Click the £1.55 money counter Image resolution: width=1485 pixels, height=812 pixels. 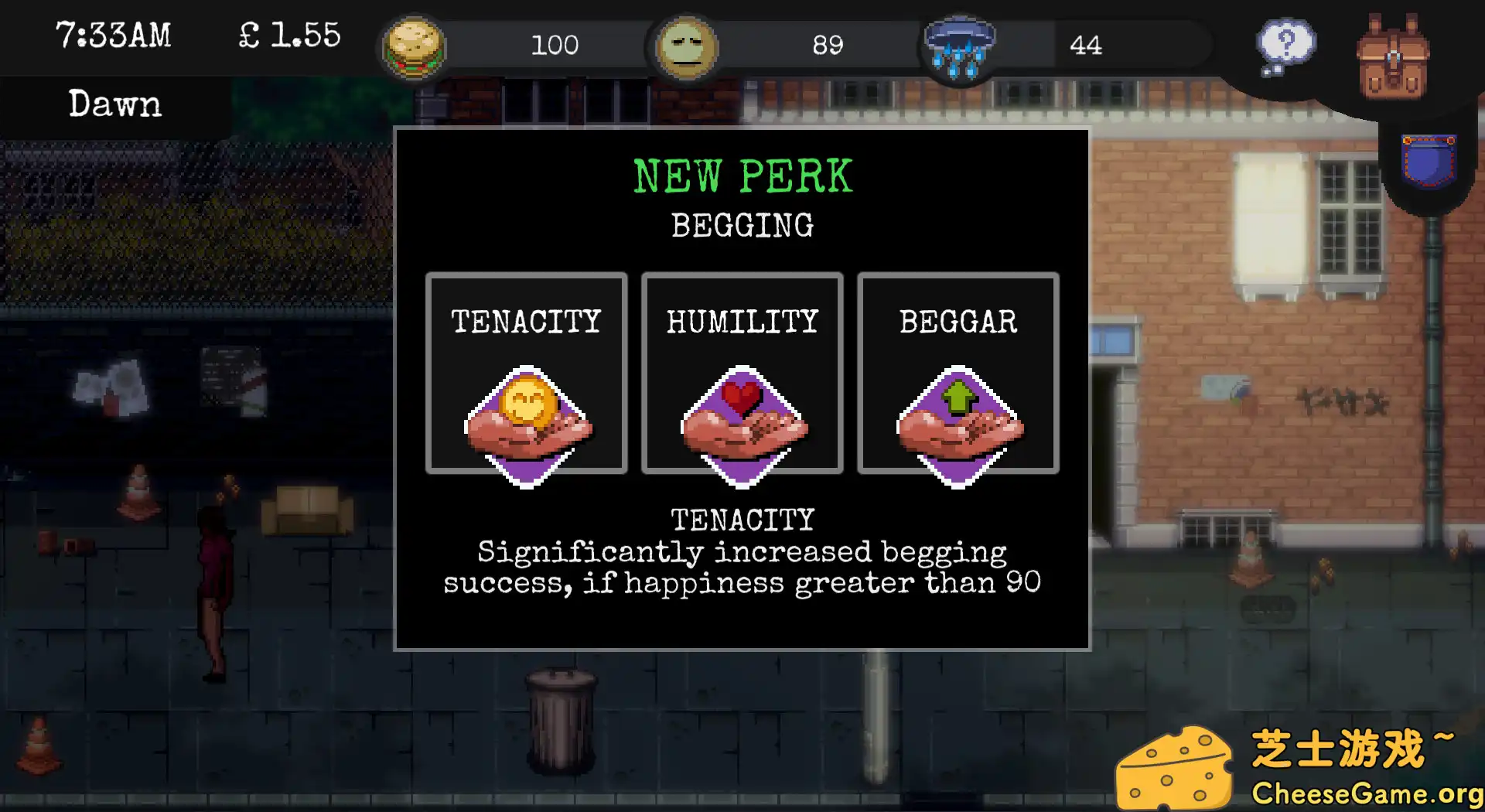288,36
